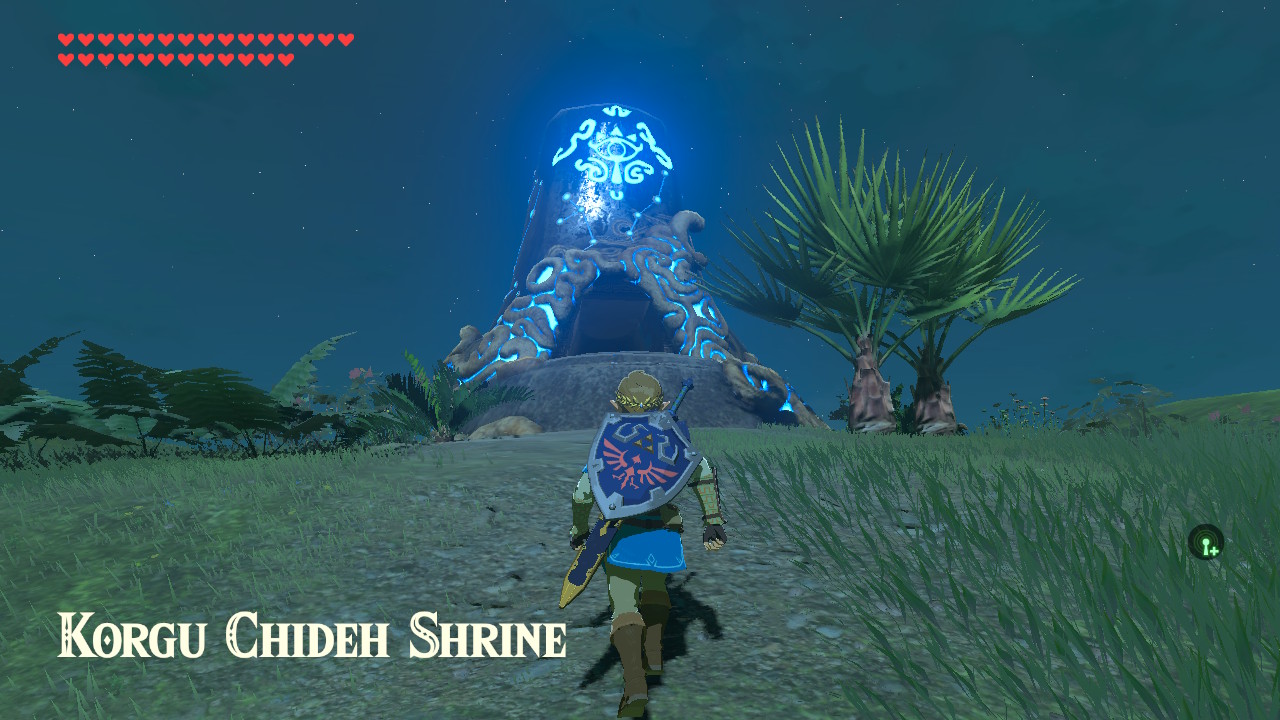This screenshot has height=720, width=1280.
Task: Click a half heart at the end of the top row
Action: click(x=345, y=40)
